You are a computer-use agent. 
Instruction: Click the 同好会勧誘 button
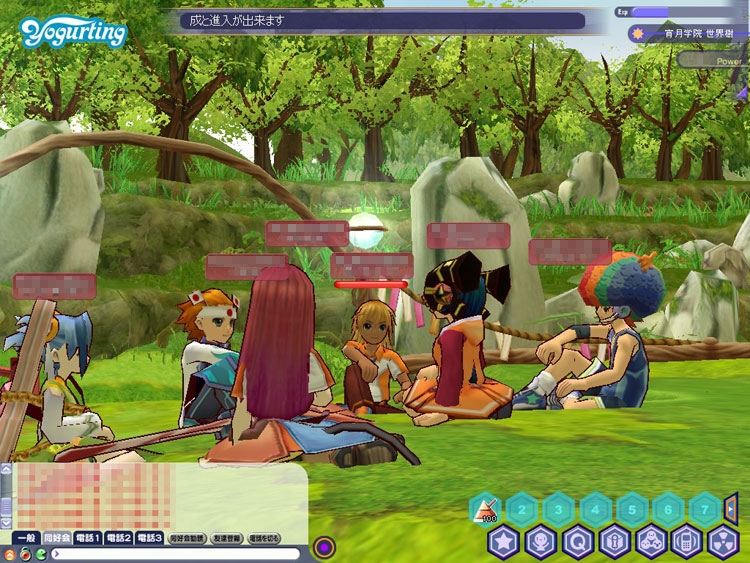tap(187, 538)
